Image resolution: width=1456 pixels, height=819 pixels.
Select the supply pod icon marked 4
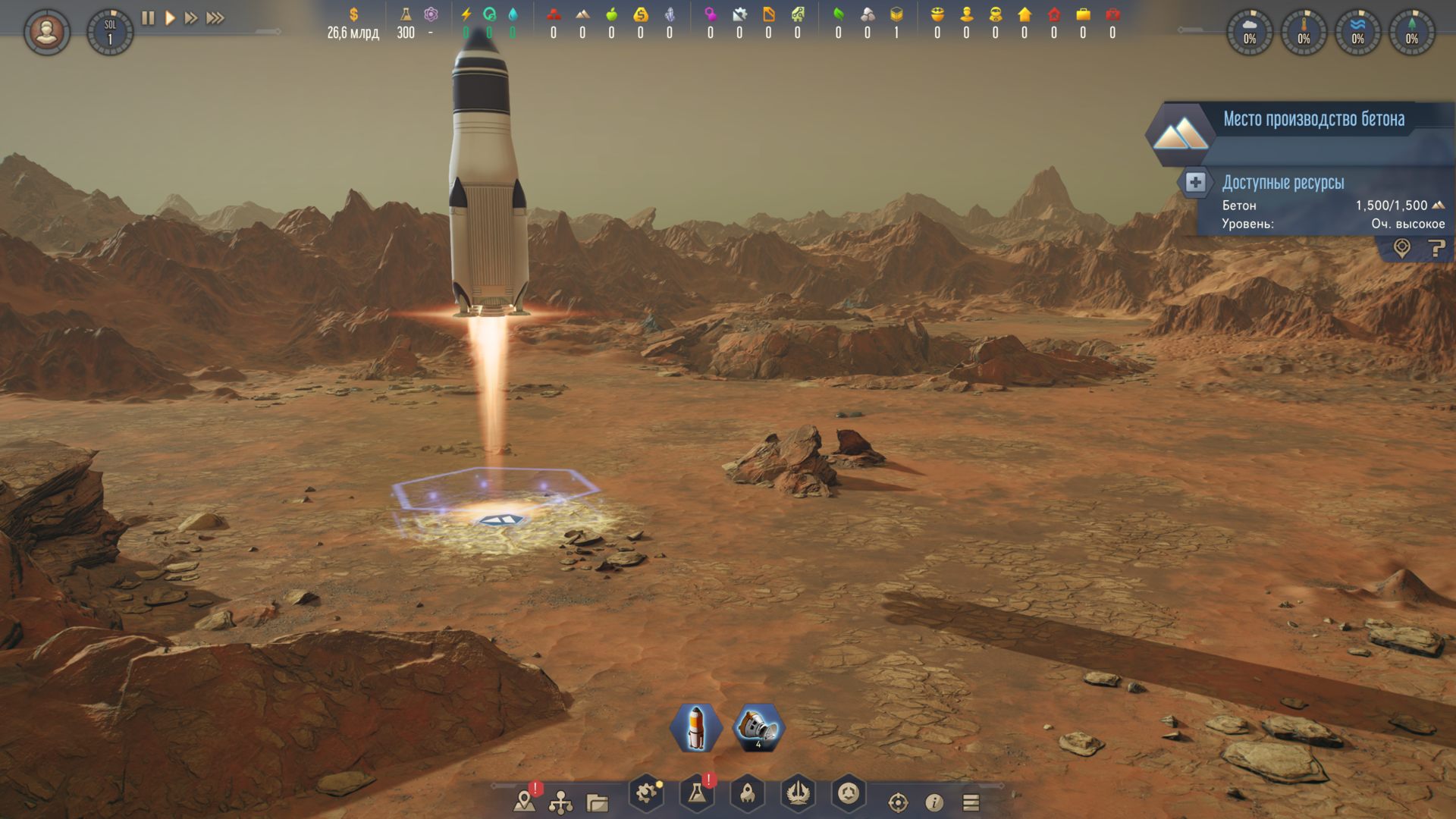758,728
